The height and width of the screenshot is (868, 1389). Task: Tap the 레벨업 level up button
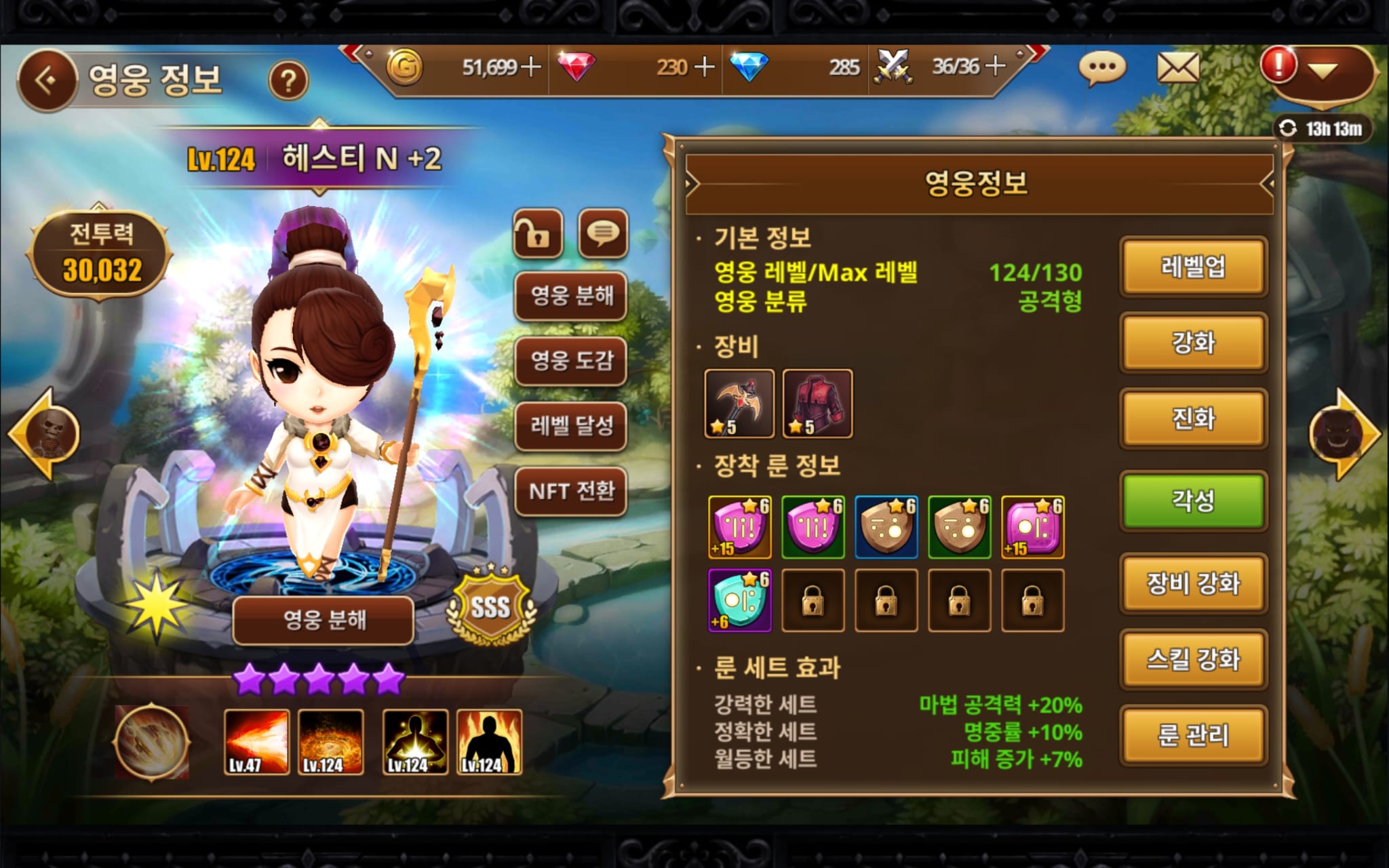click(x=1193, y=267)
